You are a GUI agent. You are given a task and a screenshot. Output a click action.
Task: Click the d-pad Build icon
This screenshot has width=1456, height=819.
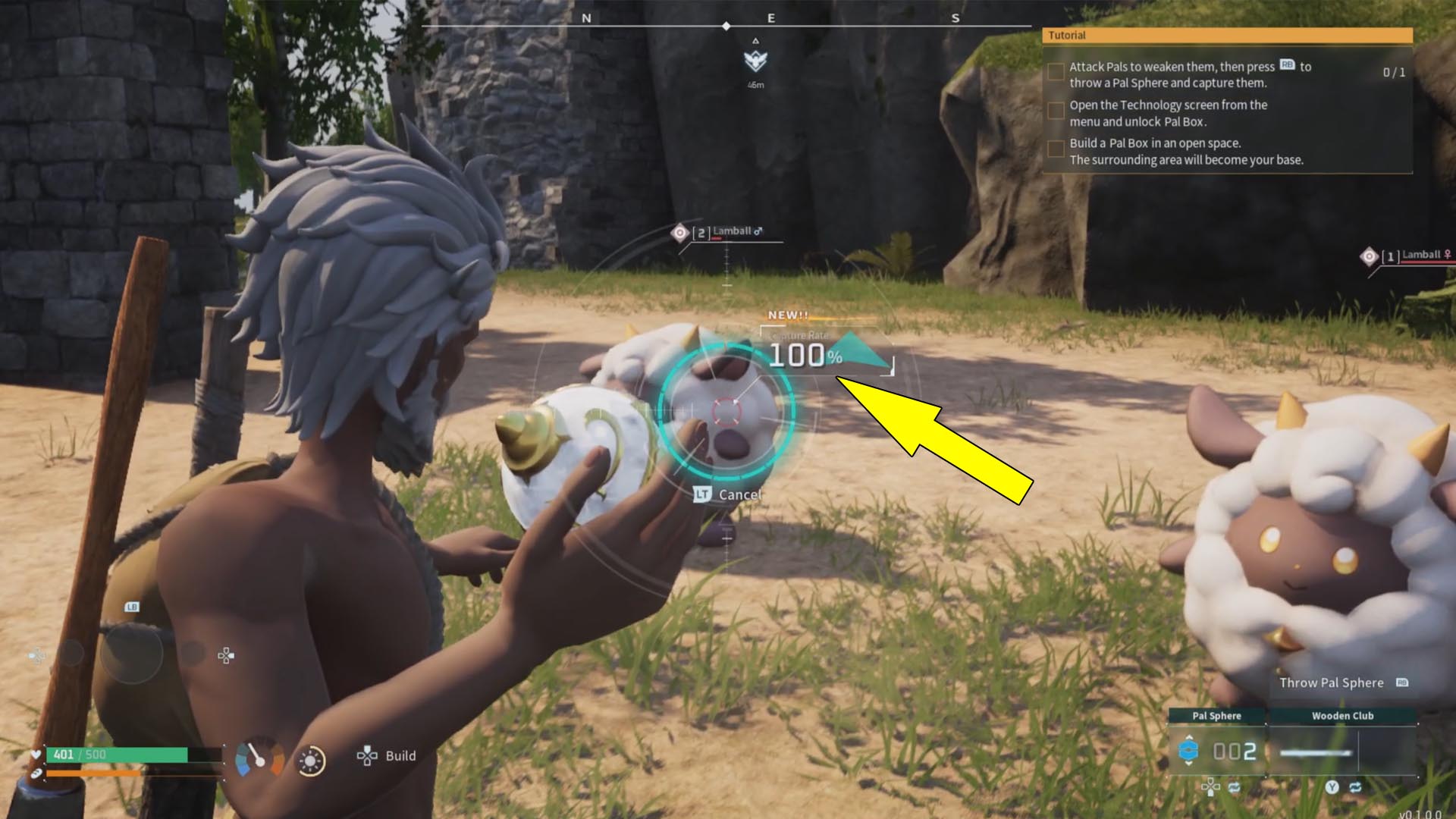(367, 756)
